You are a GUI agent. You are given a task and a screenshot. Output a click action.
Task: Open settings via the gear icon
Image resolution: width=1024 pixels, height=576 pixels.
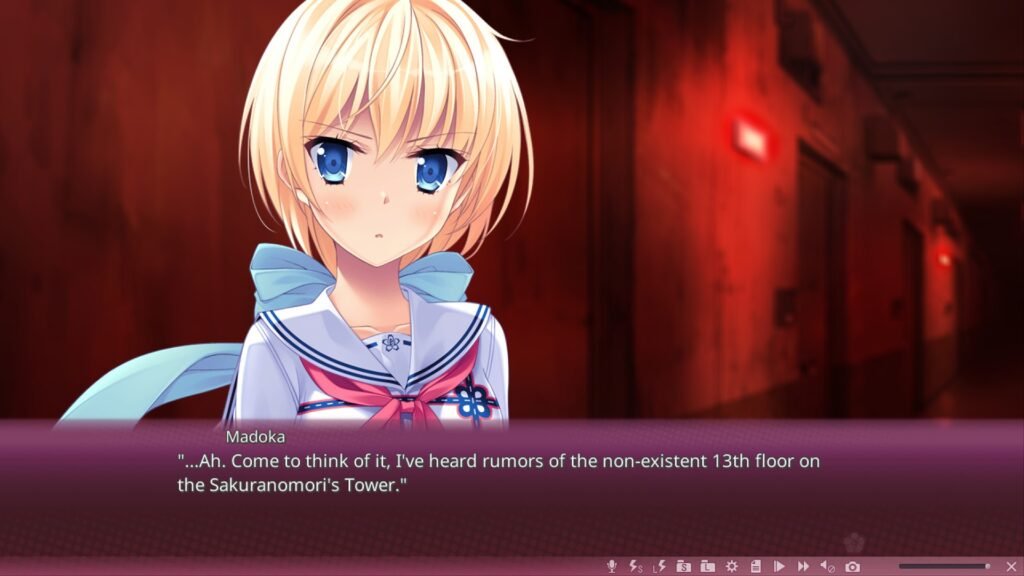(731, 566)
